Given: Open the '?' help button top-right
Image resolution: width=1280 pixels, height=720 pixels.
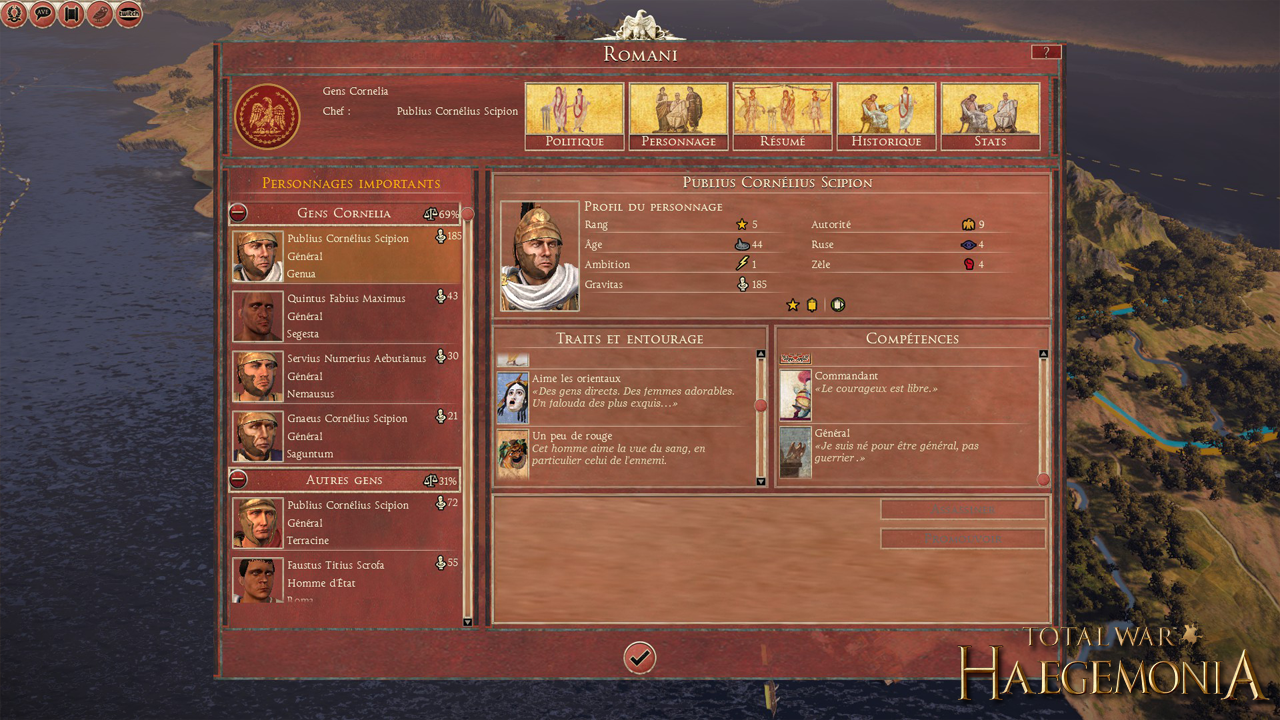Looking at the screenshot, I should tap(1046, 51).
